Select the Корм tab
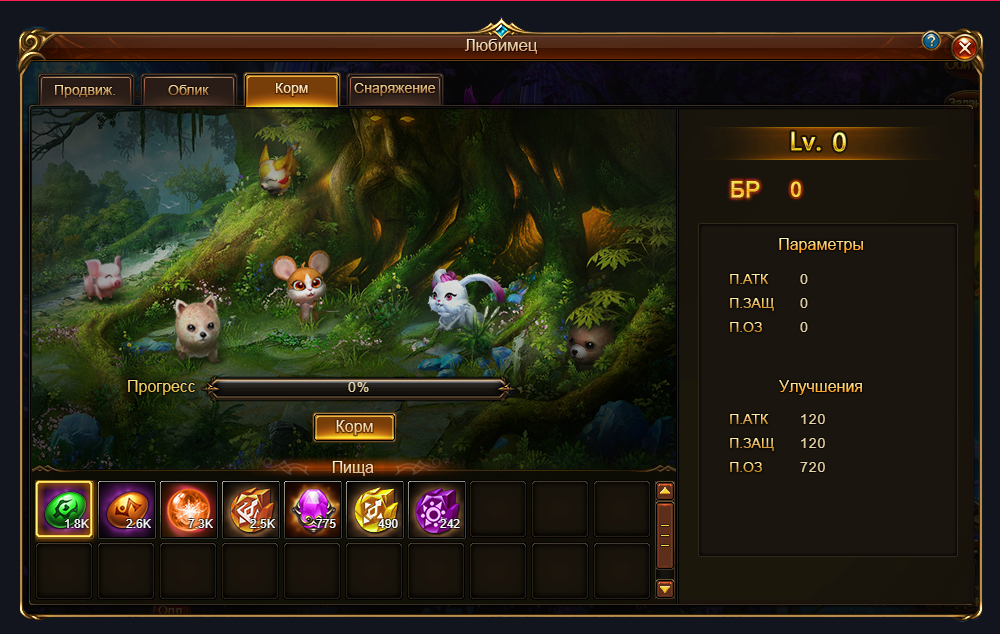The width and height of the screenshot is (1000, 634). tap(292, 89)
